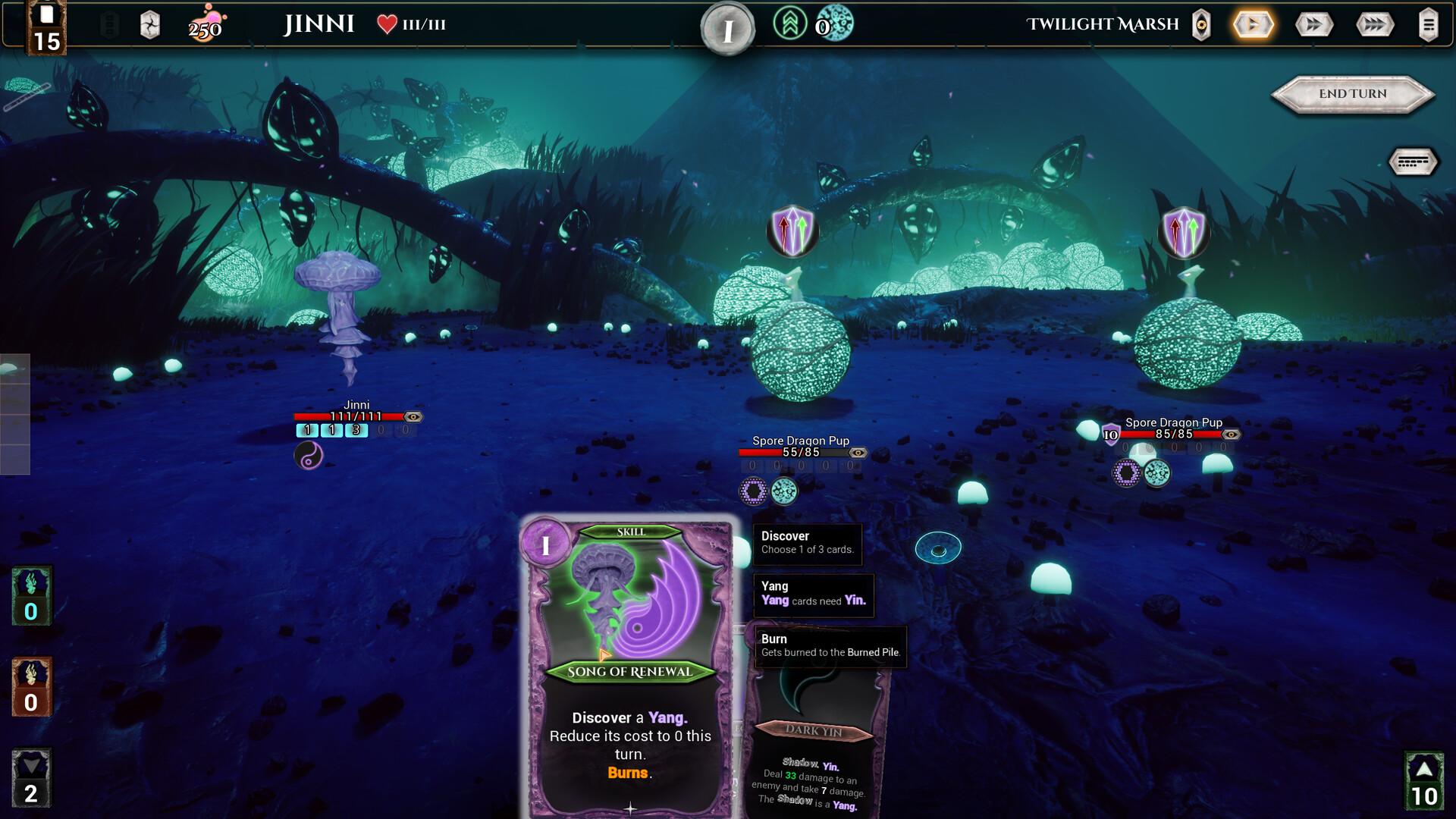
Task: View the draw pile showing 10
Action: pos(1423,781)
